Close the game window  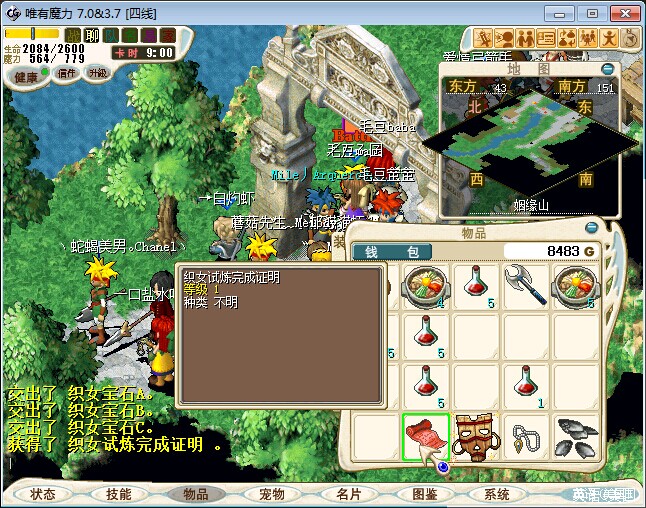621,13
